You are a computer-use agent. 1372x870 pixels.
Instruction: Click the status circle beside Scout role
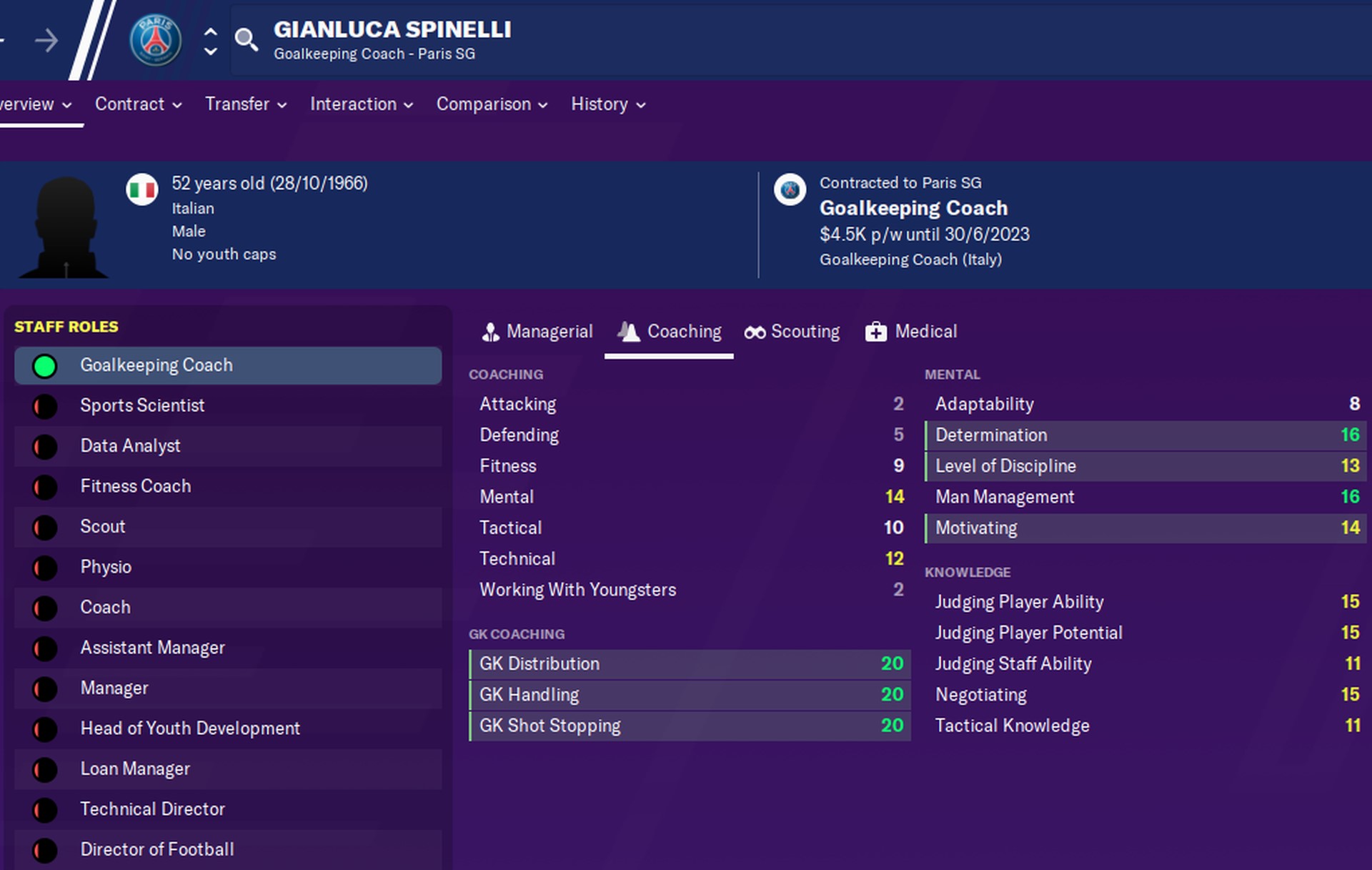(x=45, y=527)
